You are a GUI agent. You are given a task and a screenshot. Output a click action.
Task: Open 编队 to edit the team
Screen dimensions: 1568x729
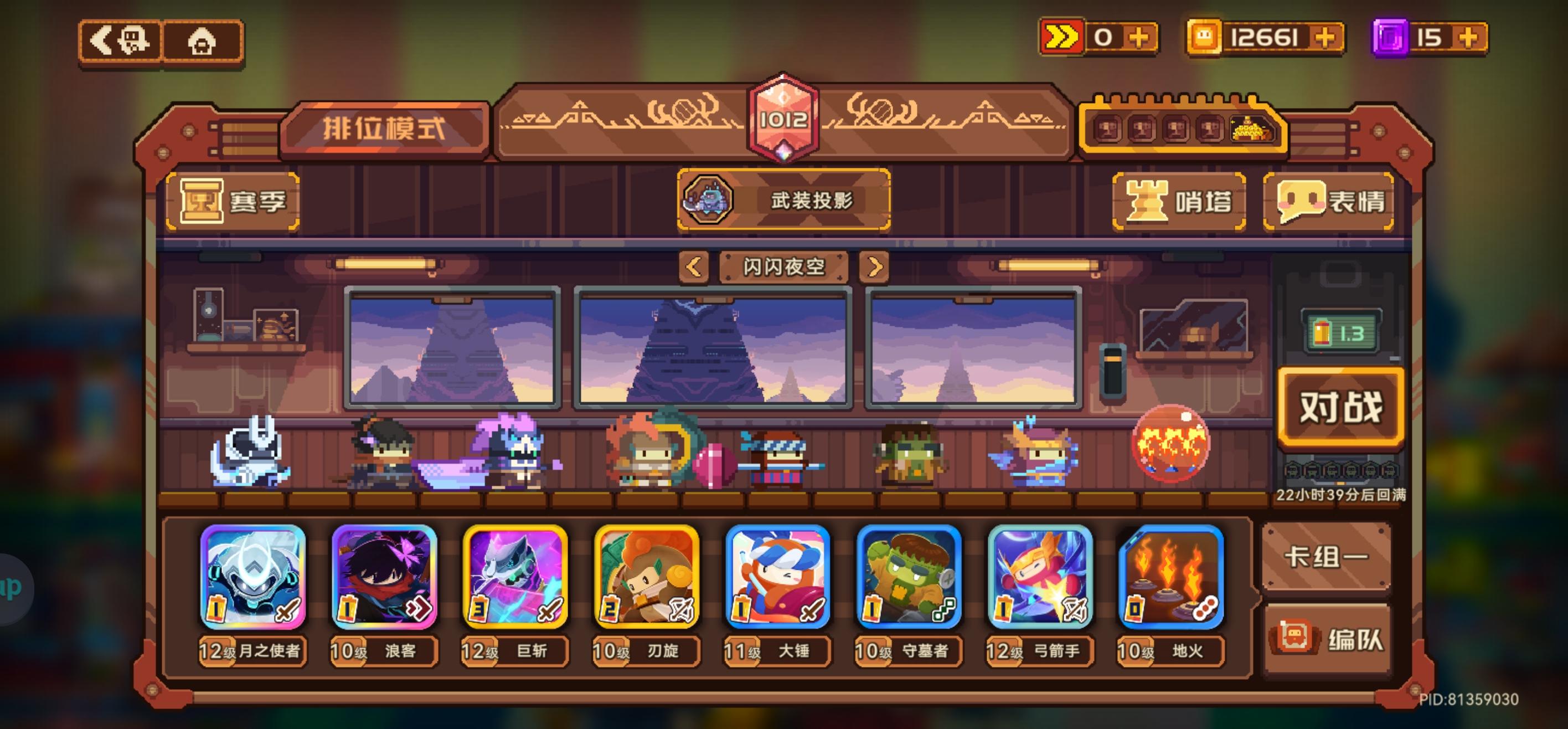point(1327,639)
